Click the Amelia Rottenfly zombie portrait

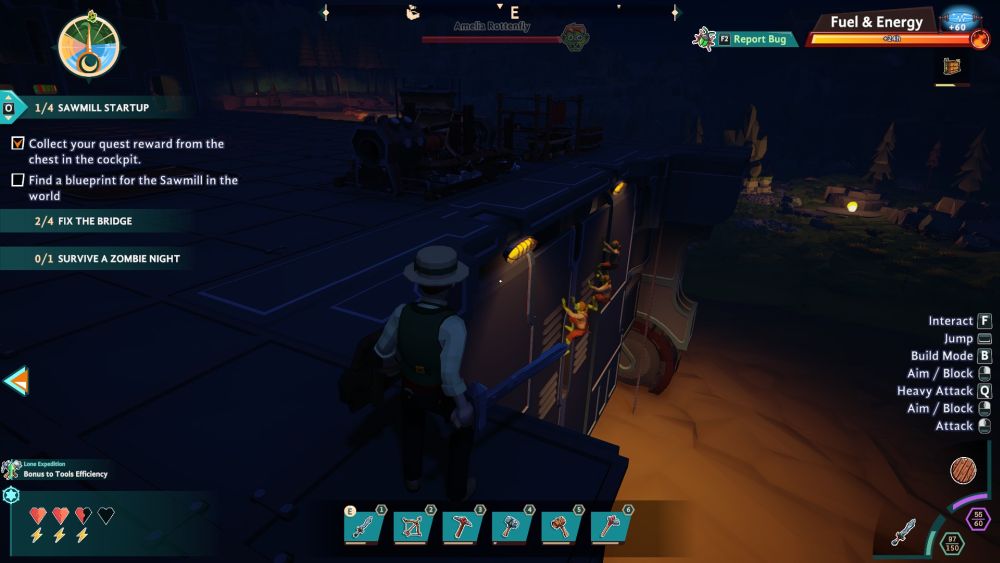click(x=574, y=37)
